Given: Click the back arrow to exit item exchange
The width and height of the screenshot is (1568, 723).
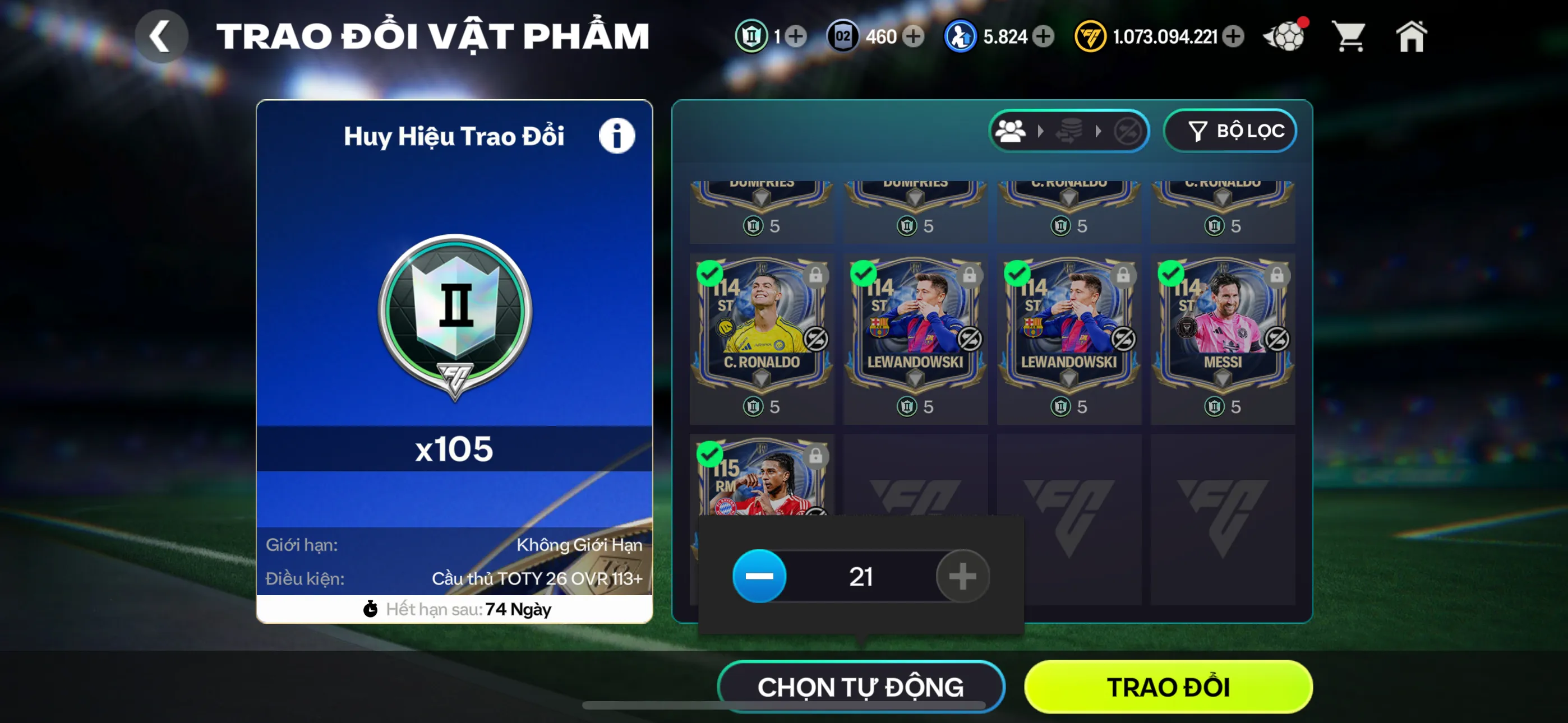Looking at the screenshot, I should pyautogui.click(x=161, y=36).
